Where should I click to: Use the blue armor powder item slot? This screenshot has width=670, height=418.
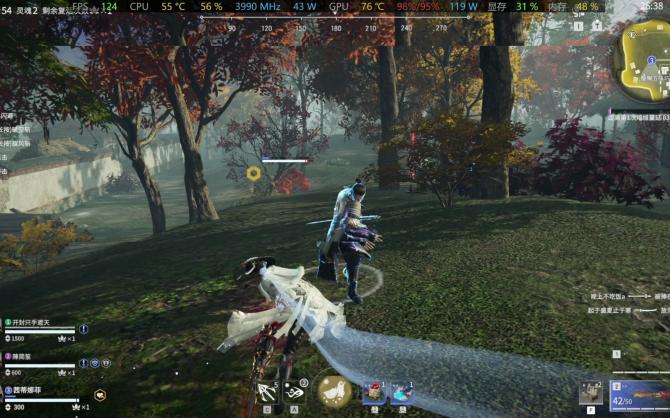[x=401, y=392]
